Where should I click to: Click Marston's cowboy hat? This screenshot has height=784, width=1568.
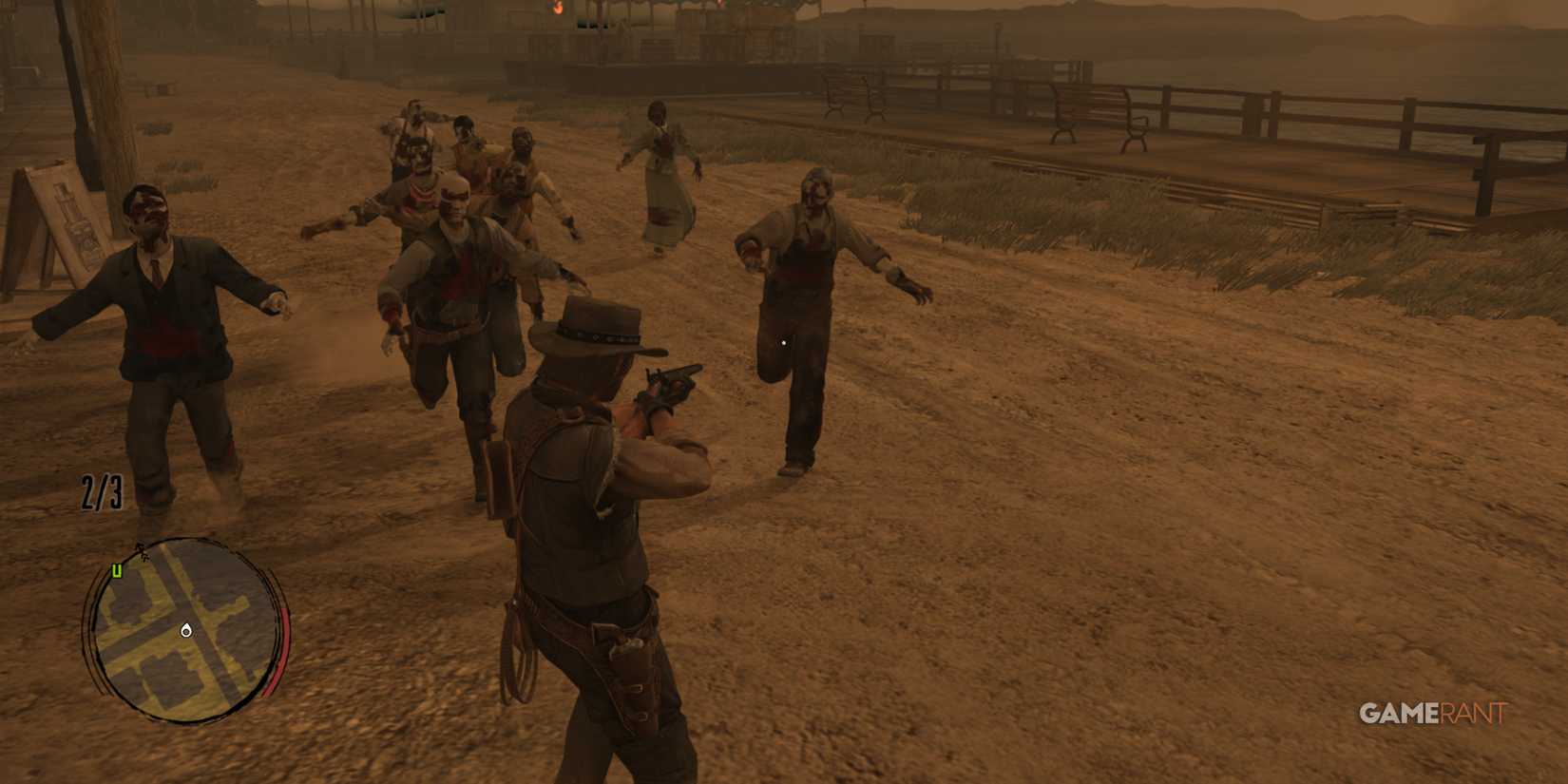[x=589, y=323]
